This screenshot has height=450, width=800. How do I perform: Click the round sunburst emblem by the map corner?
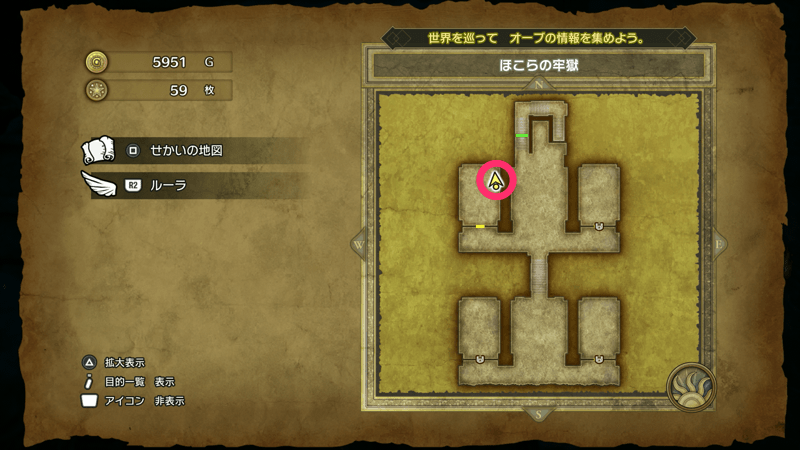(x=692, y=387)
